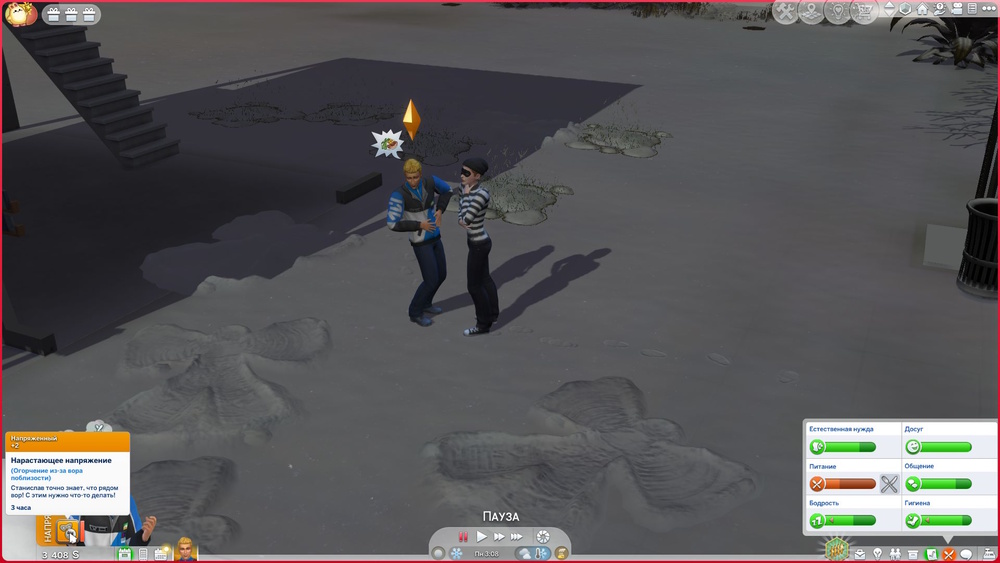Set game speed to fast forward
Viewport: 1000px width, 563px height.
point(498,537)
